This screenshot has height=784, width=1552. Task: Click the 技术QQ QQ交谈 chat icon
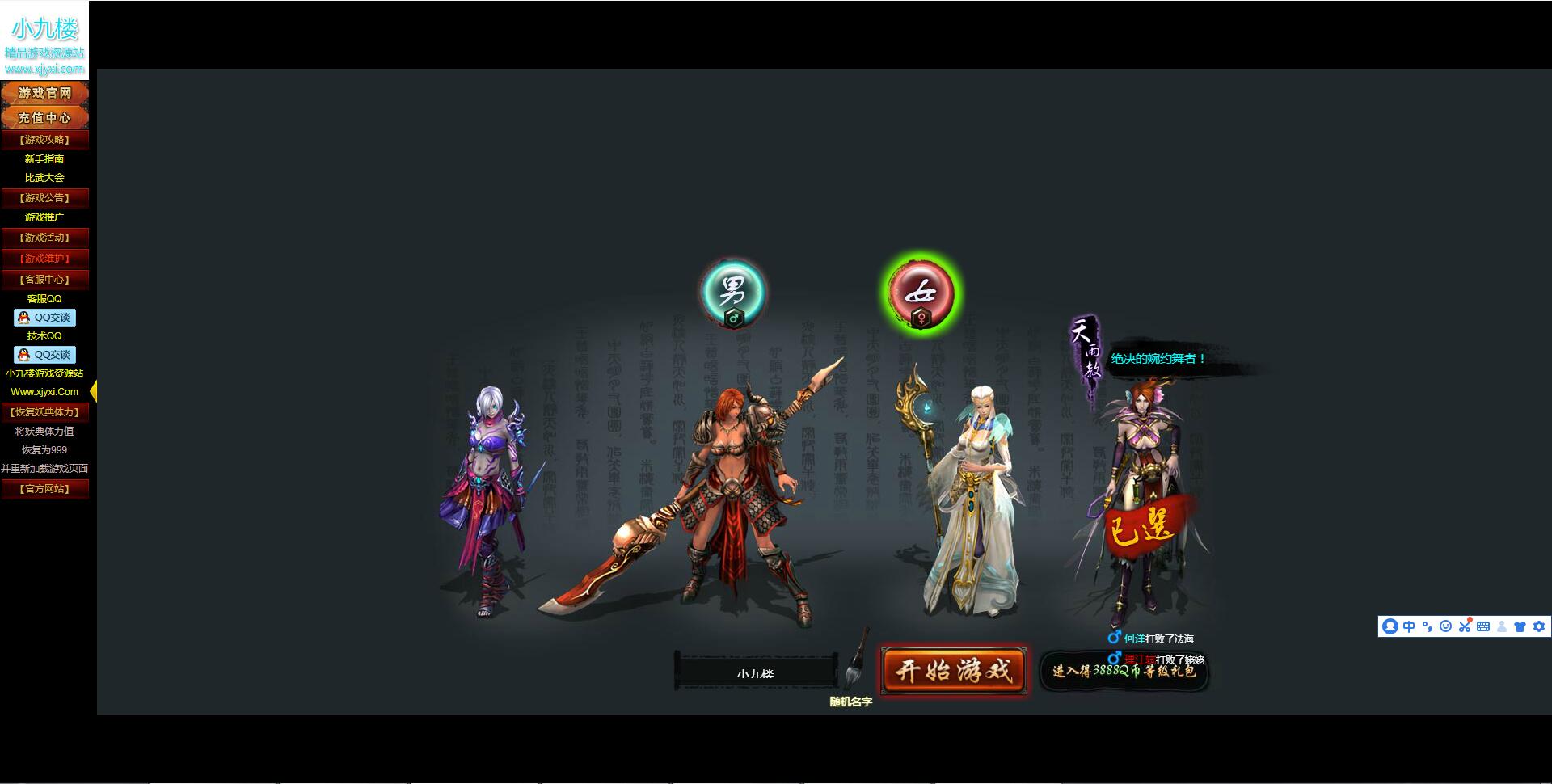point(45,355)
